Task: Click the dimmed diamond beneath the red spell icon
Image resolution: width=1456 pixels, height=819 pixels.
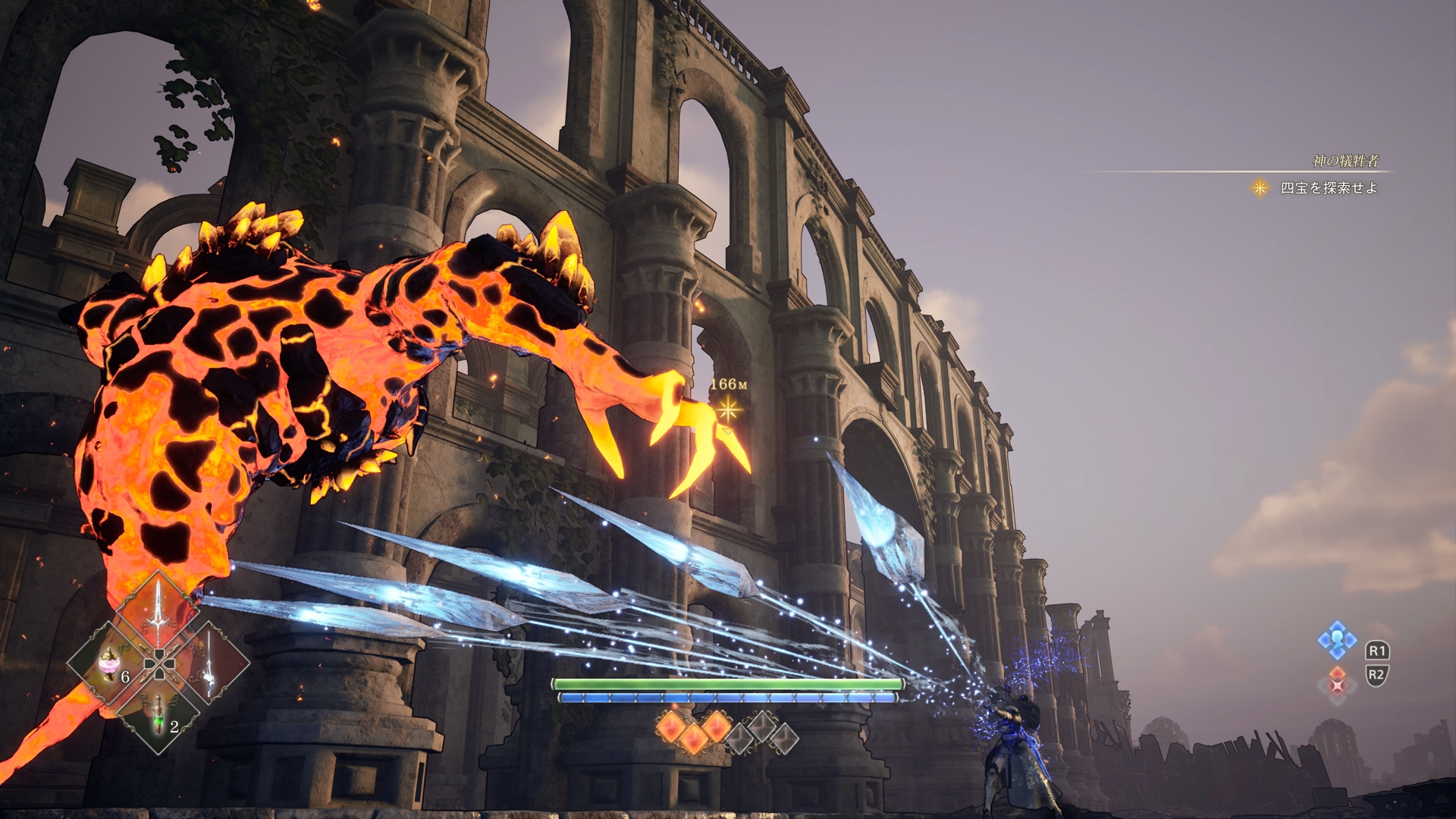Action: (x=1339, y=699)
